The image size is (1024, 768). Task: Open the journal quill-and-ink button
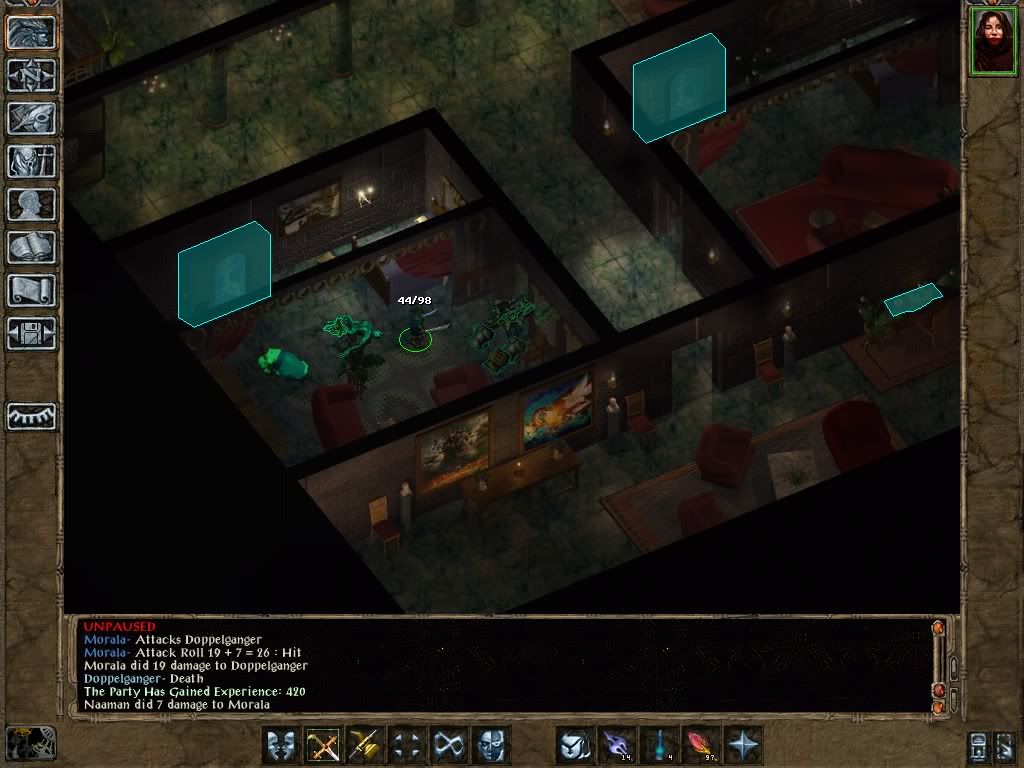[x=31, y=118]
